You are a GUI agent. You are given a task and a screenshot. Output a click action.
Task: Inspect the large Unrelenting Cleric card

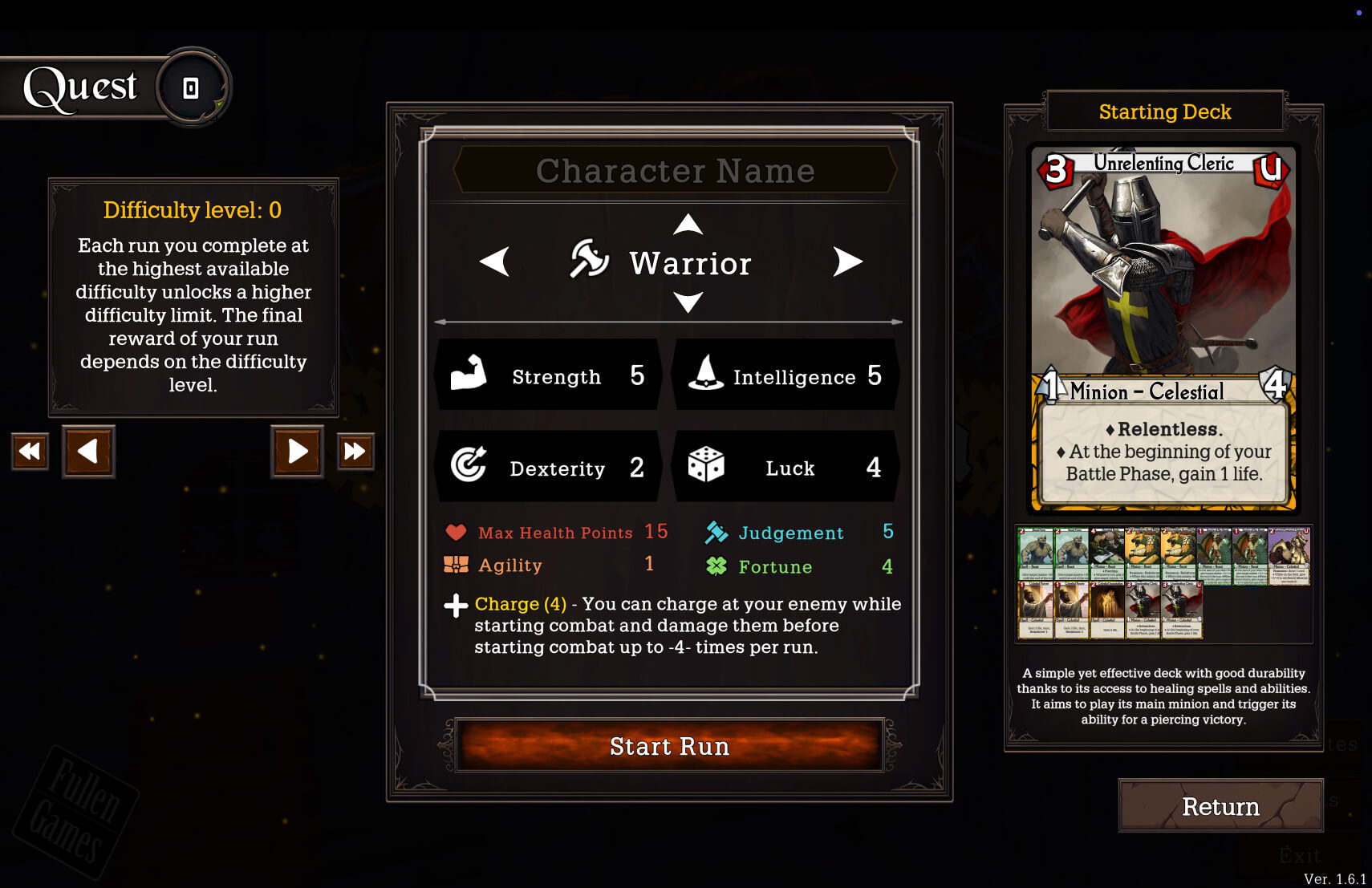pyautogui.click(x=1163, y=327)
